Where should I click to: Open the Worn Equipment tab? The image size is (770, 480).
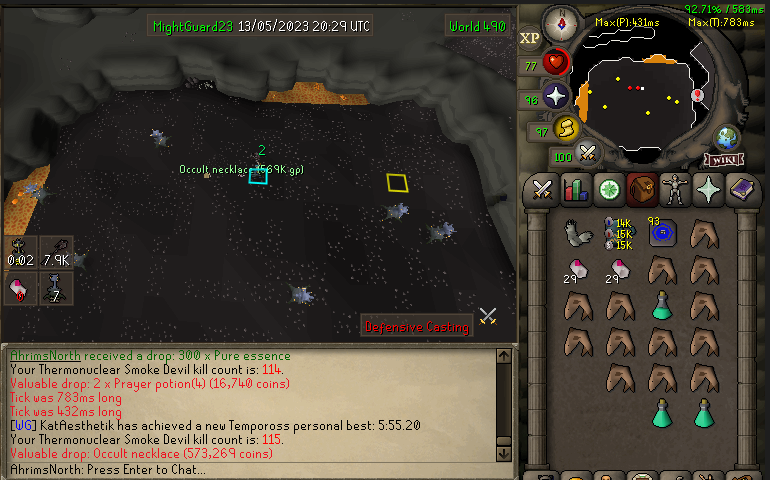pos(675,188)
